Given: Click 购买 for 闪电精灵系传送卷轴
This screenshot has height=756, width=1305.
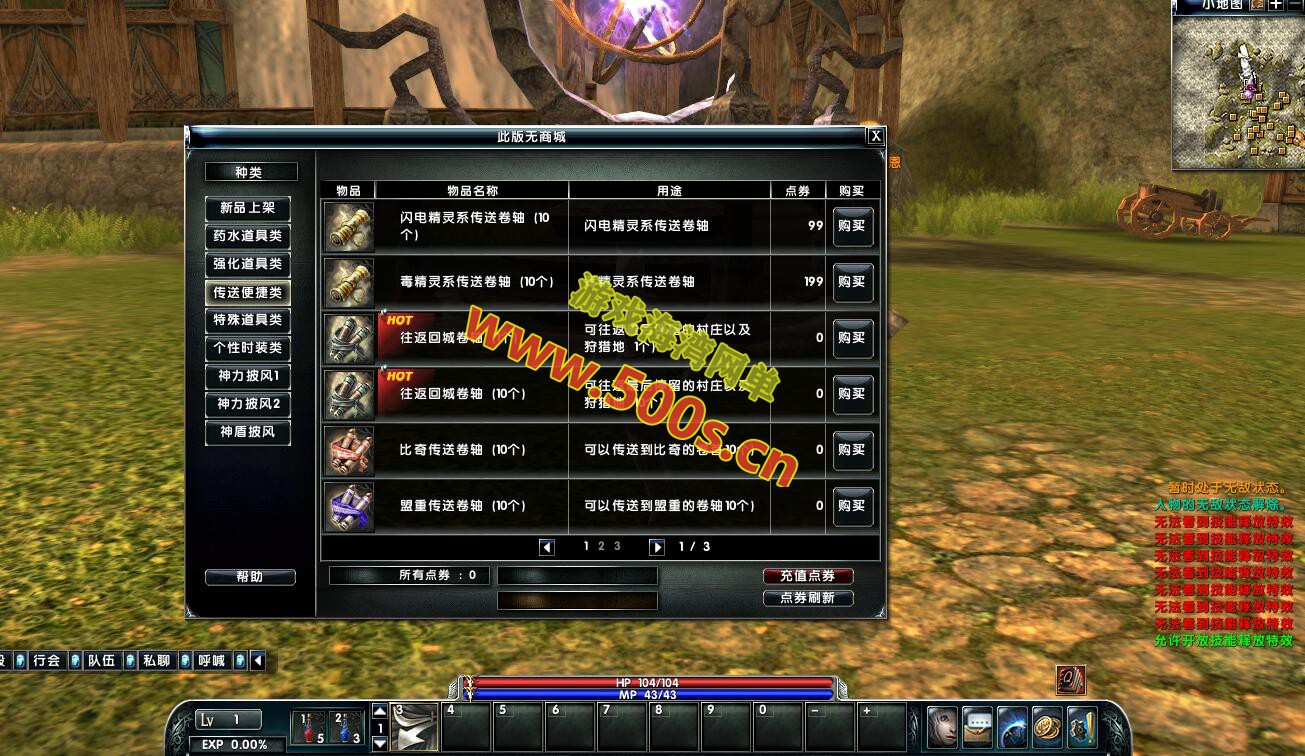Looking at the screenshot, I should 851,227.
